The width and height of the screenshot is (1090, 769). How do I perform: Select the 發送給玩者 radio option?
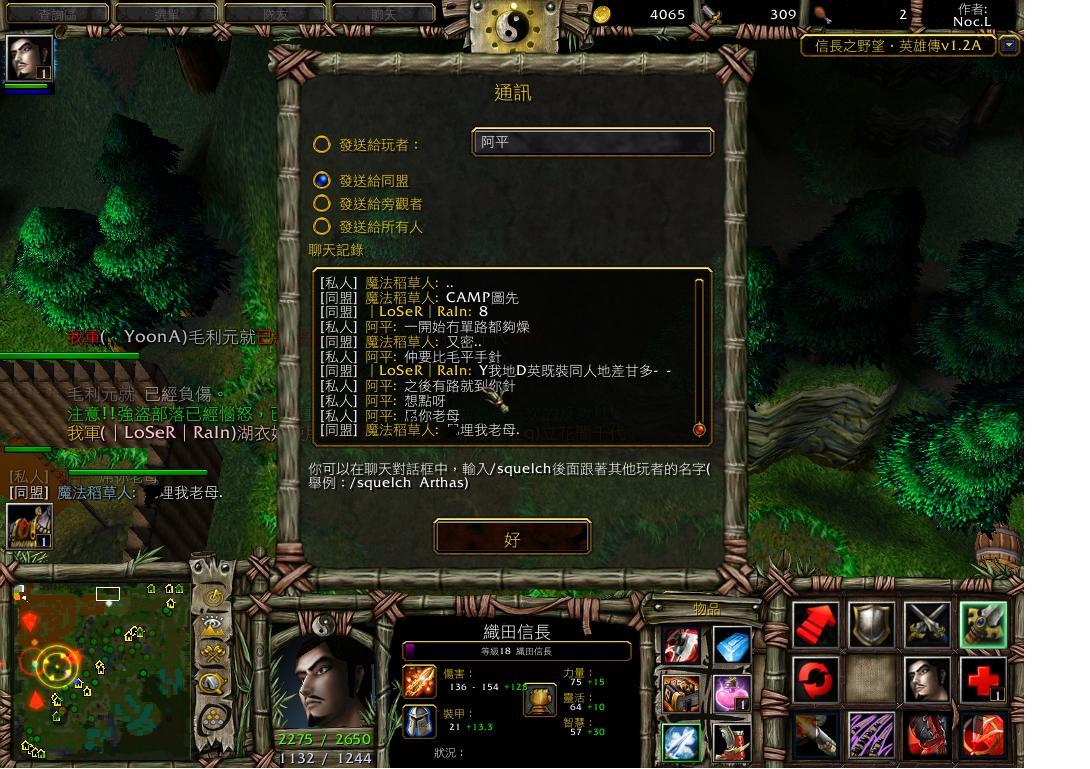pos(321,144)
